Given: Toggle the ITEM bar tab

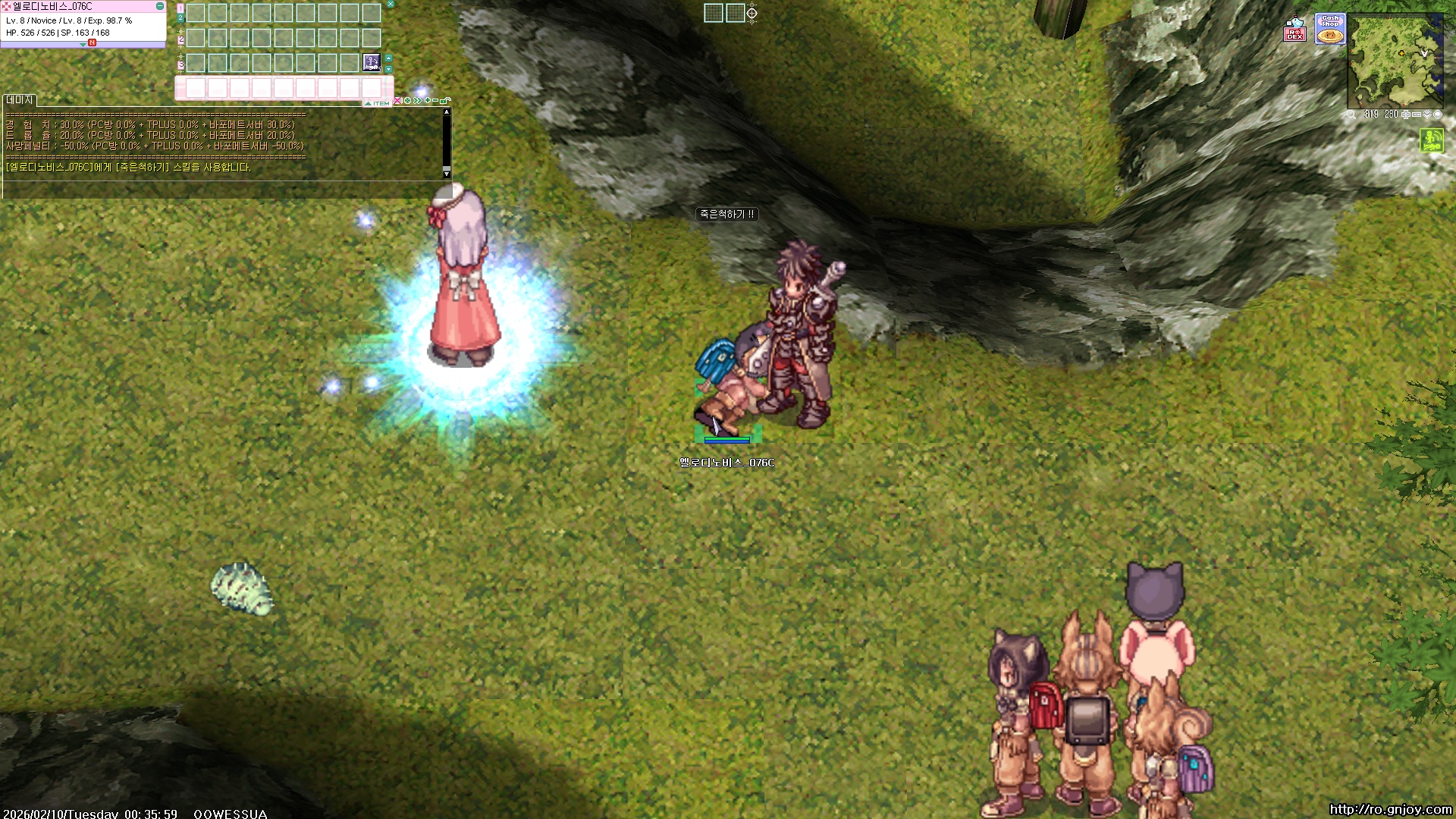Looking at the screenshot, I should [x=378, y=103].
